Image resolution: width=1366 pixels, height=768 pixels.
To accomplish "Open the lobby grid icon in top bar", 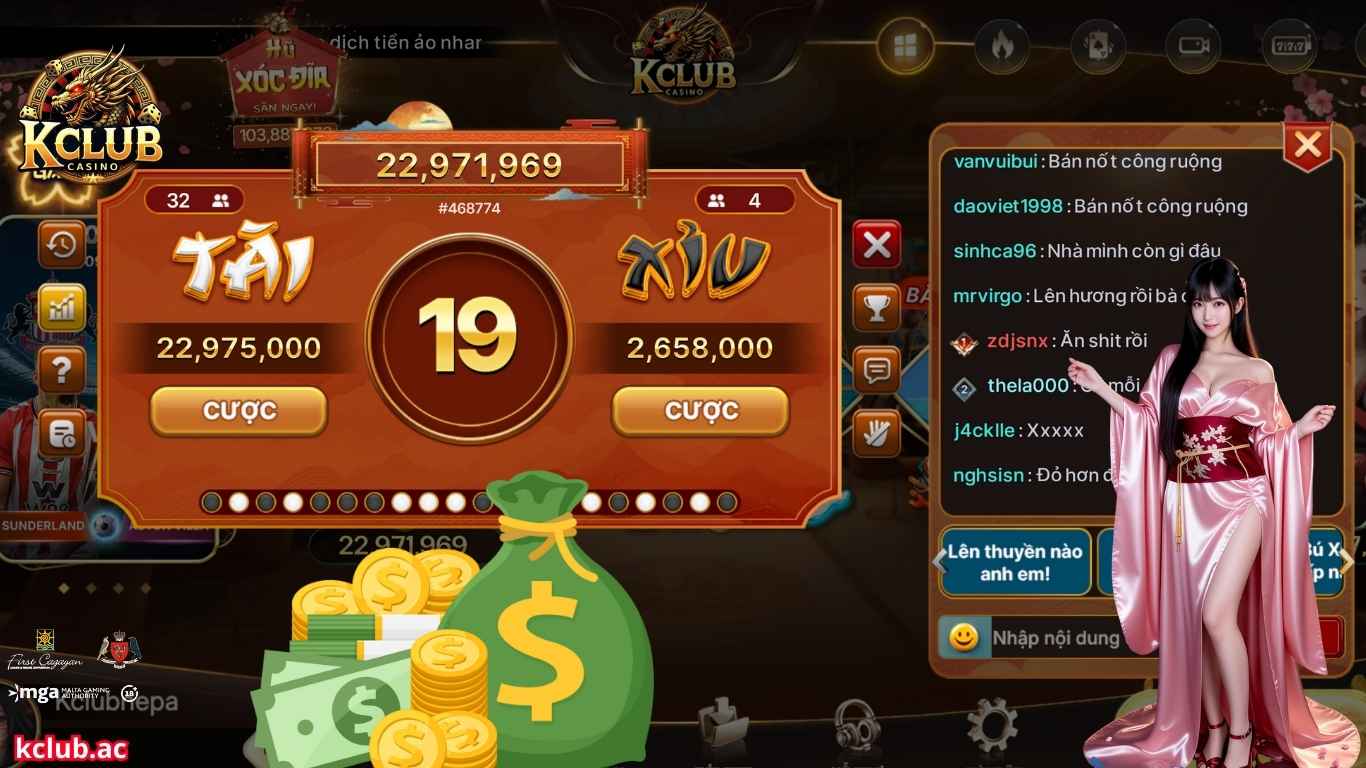I will [905, 44].
